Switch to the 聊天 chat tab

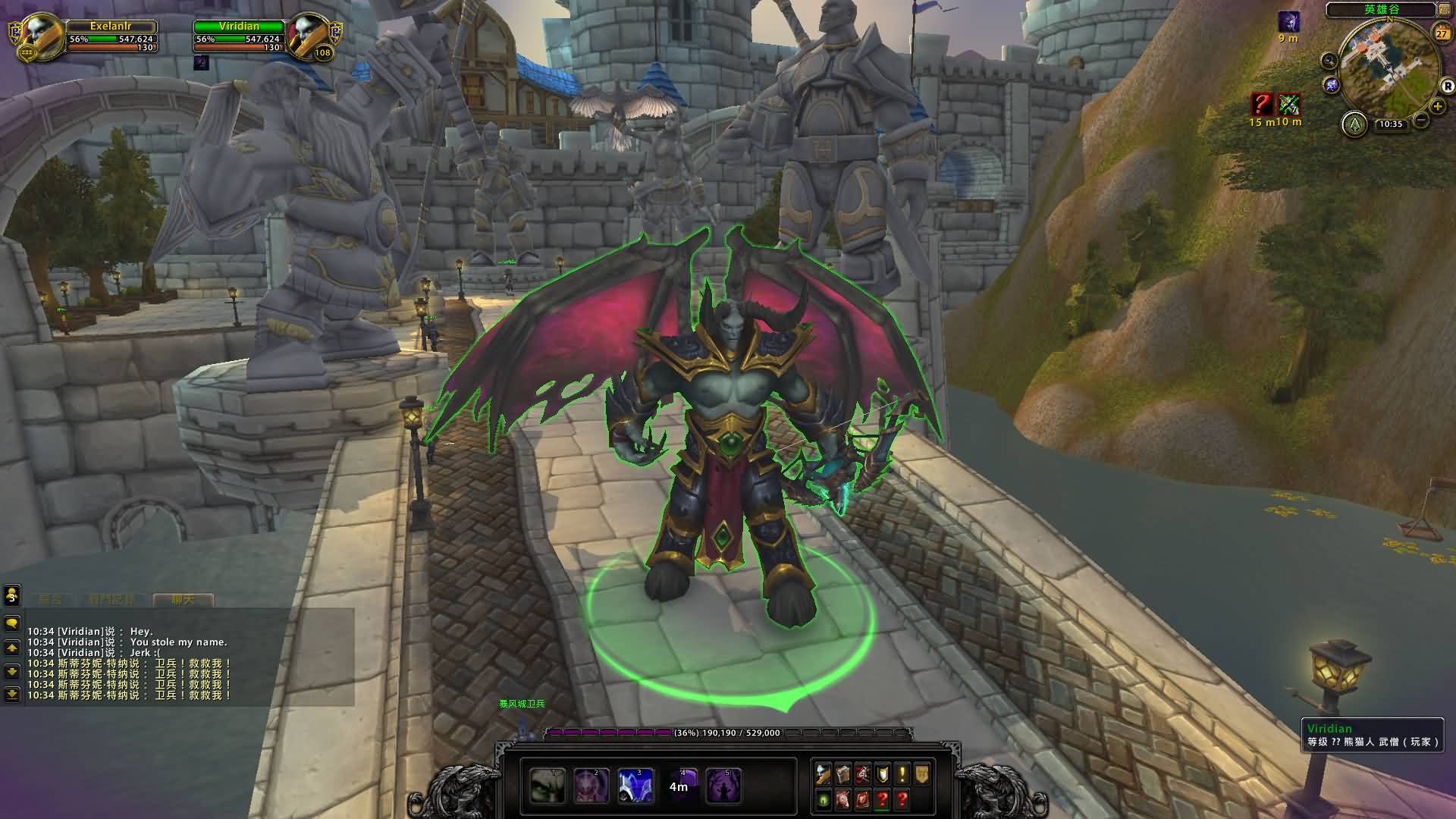tap(183, 600)
